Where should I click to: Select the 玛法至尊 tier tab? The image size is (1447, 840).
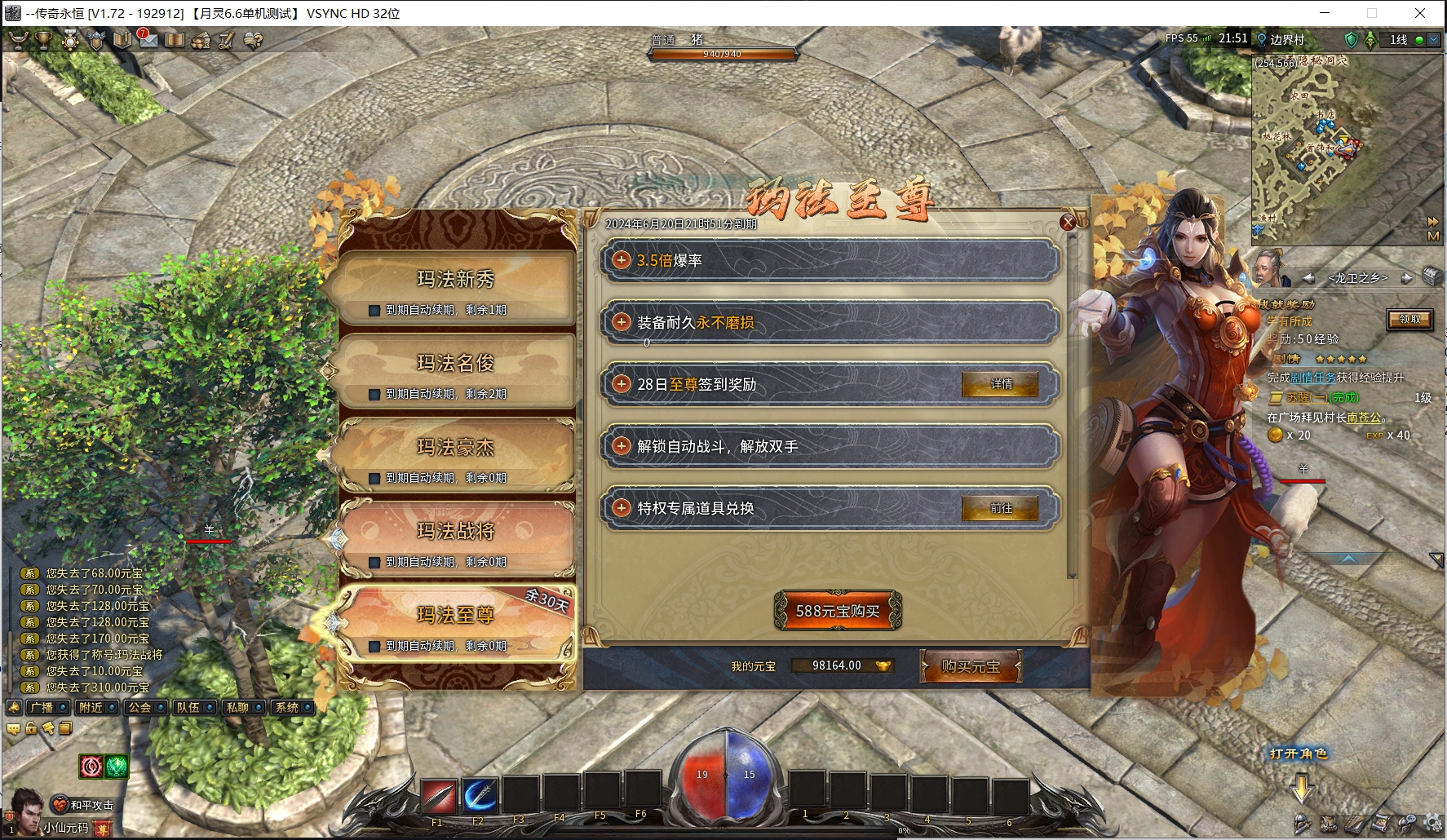click(x=455, y=616)
